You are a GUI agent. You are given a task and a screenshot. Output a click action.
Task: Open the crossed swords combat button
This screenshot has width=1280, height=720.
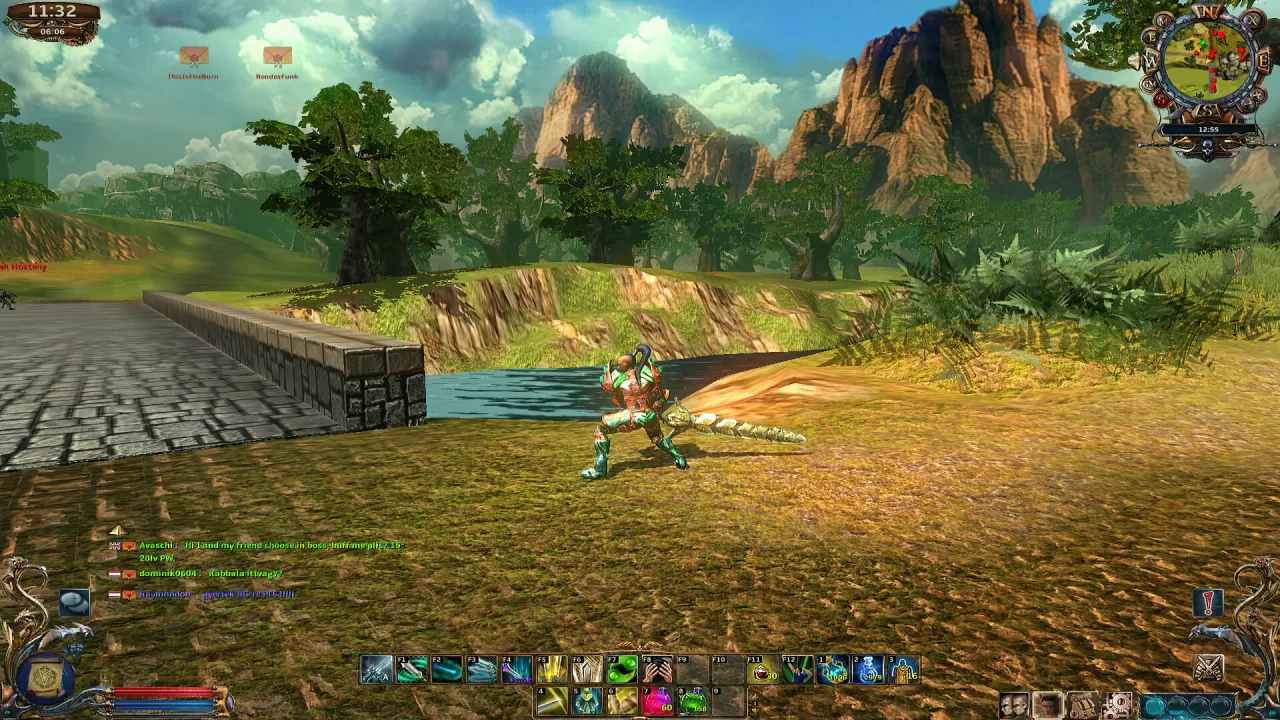click(1208, 666)
